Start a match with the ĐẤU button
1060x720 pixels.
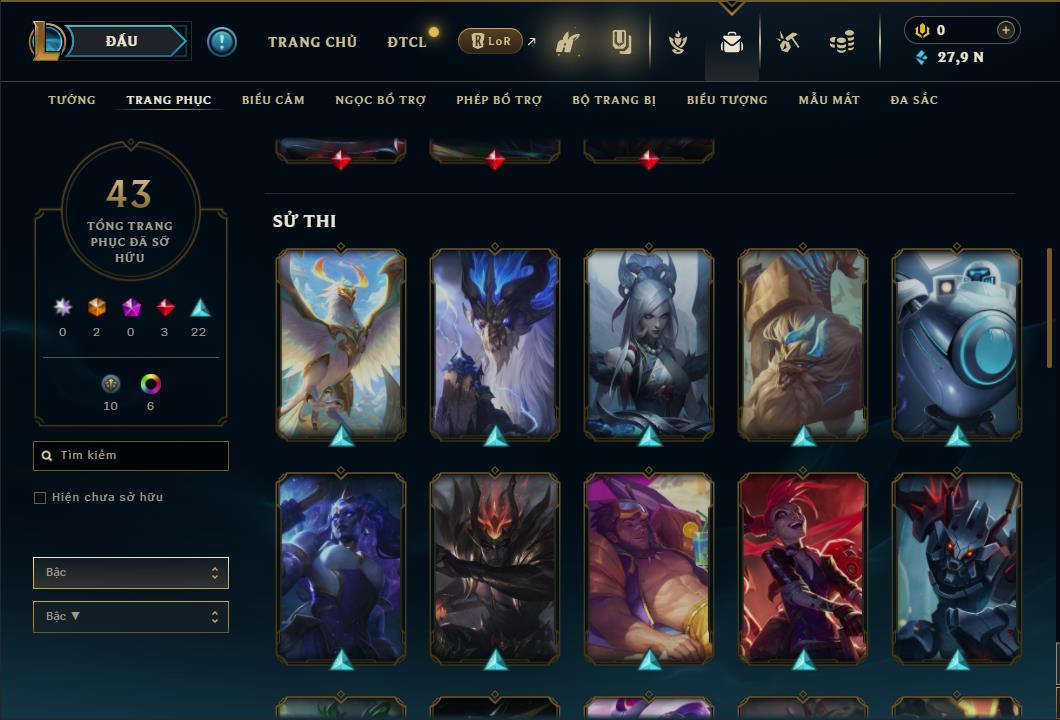coord(122,41)
